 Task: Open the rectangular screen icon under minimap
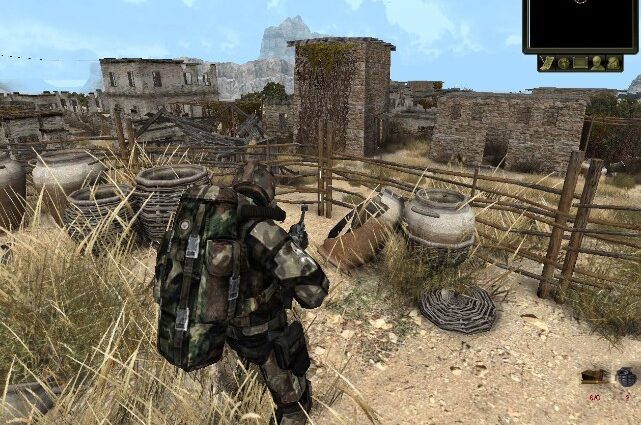tap(581, 63)
